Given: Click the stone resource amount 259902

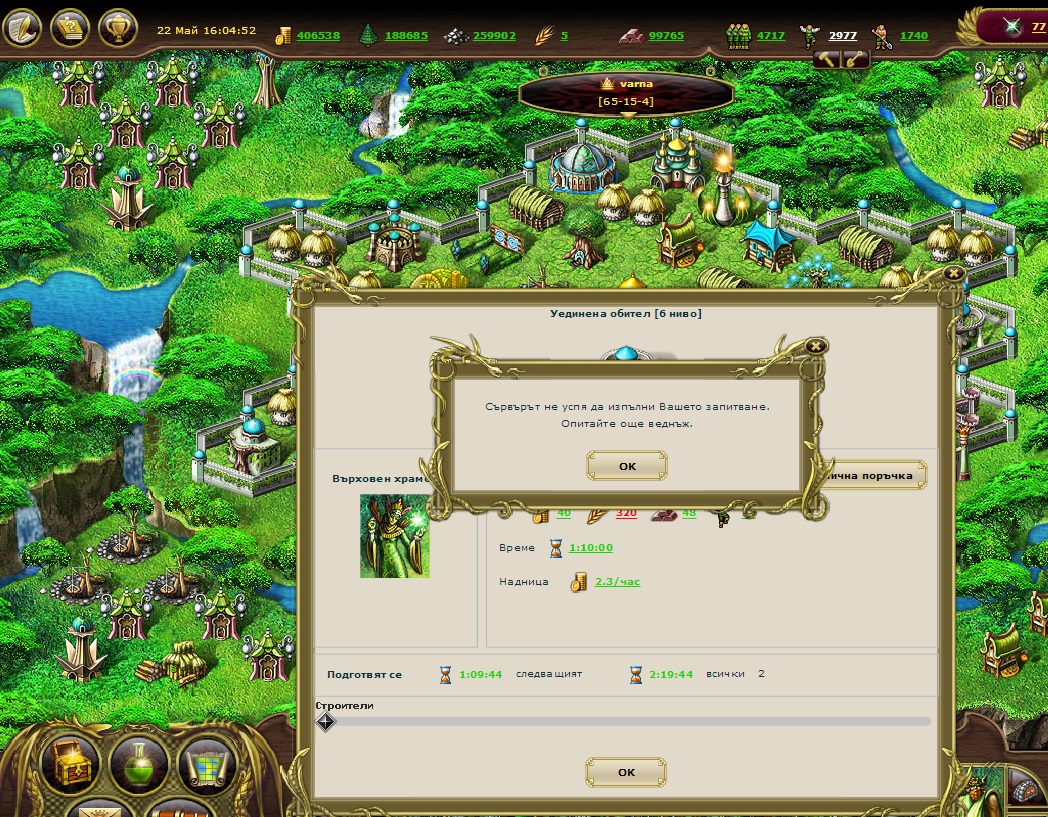Looking at the screenshot, I should point(494,36).
